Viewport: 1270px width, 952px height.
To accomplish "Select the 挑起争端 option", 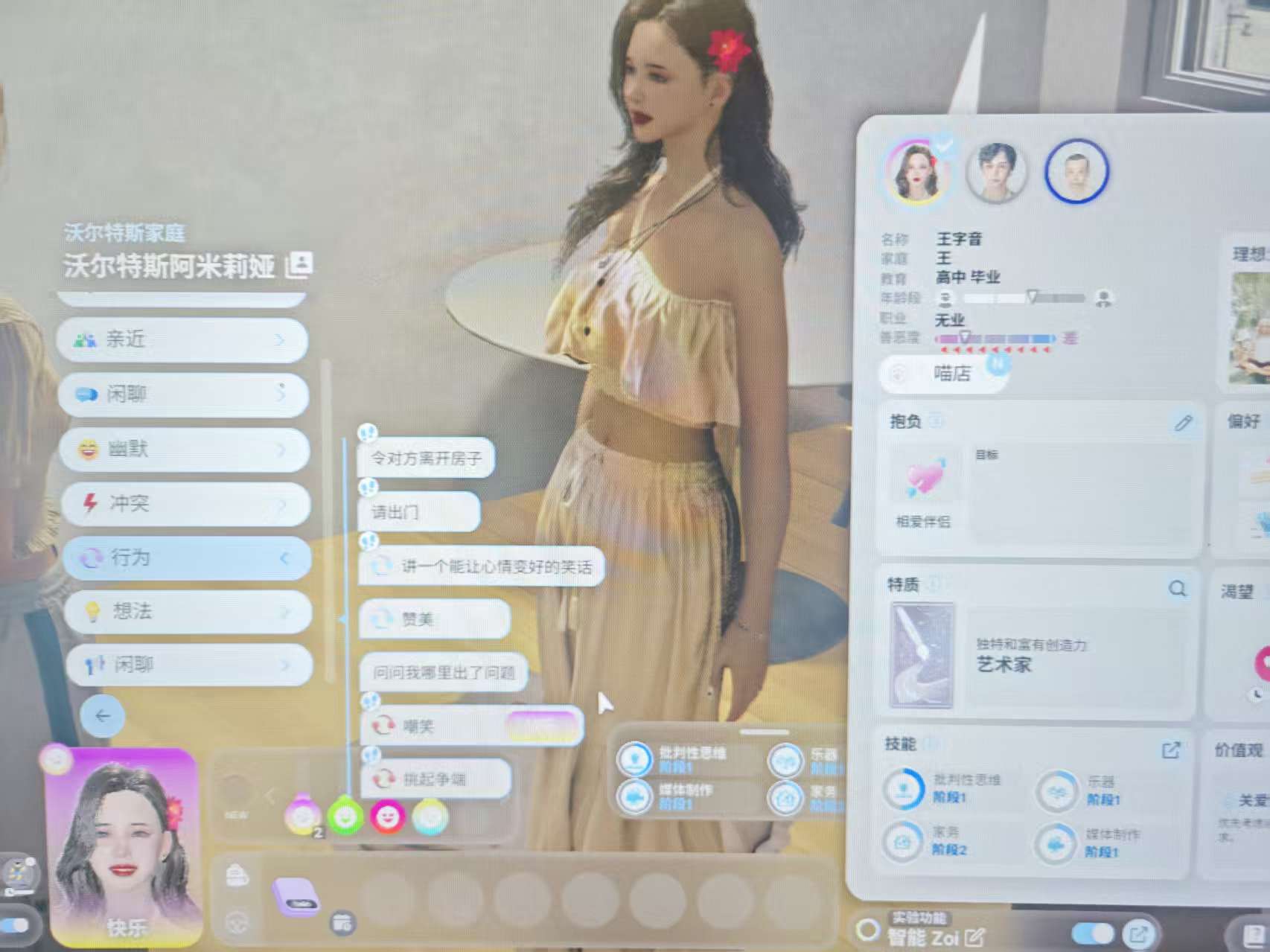I will tap(435, 779).
